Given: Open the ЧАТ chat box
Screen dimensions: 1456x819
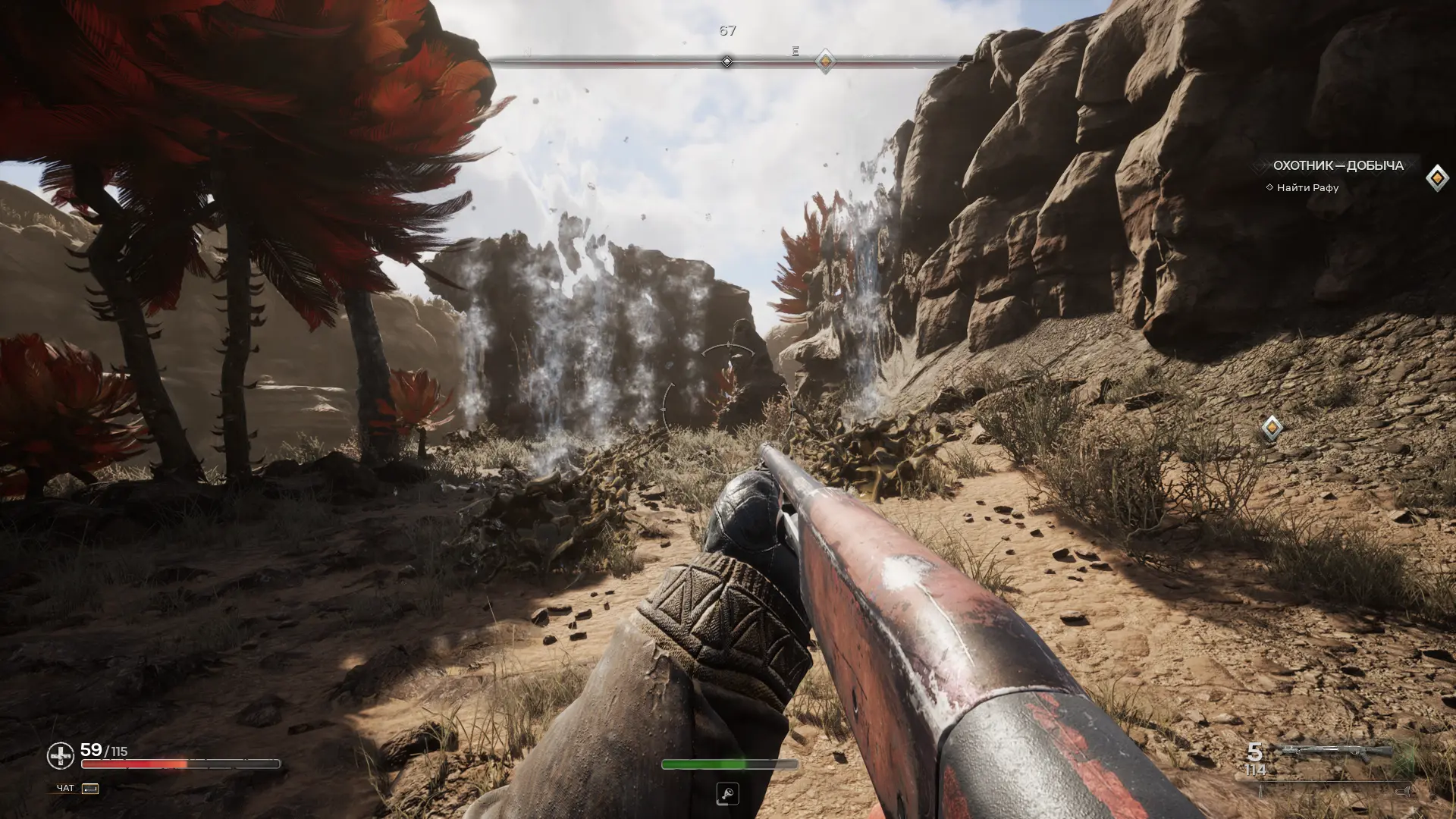Looking at the screenshot, I should click(77, 789).
